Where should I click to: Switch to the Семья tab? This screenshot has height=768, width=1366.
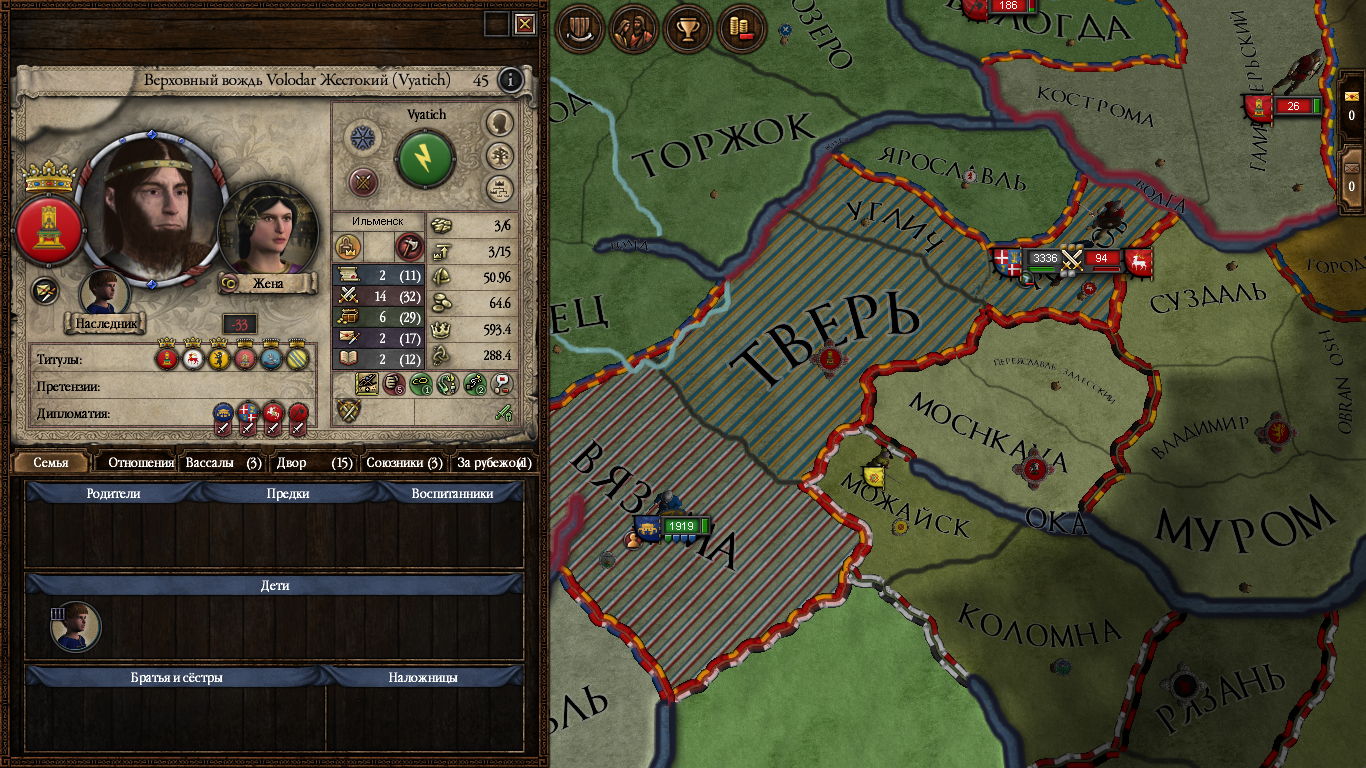(51, 463)
